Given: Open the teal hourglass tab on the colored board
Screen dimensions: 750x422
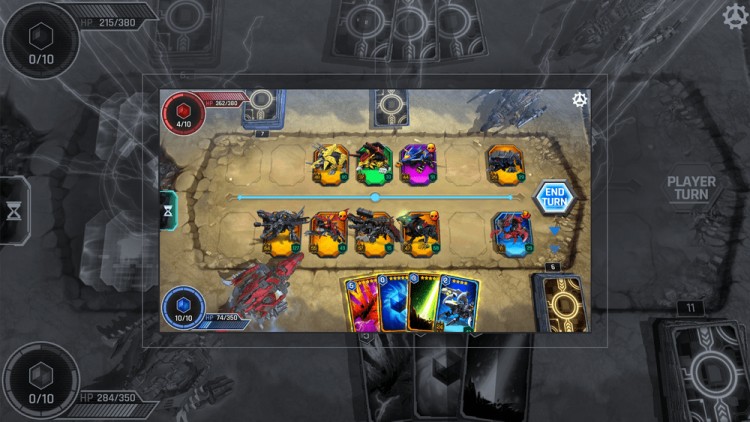Looking at the screenshot, I should [168, 209].
